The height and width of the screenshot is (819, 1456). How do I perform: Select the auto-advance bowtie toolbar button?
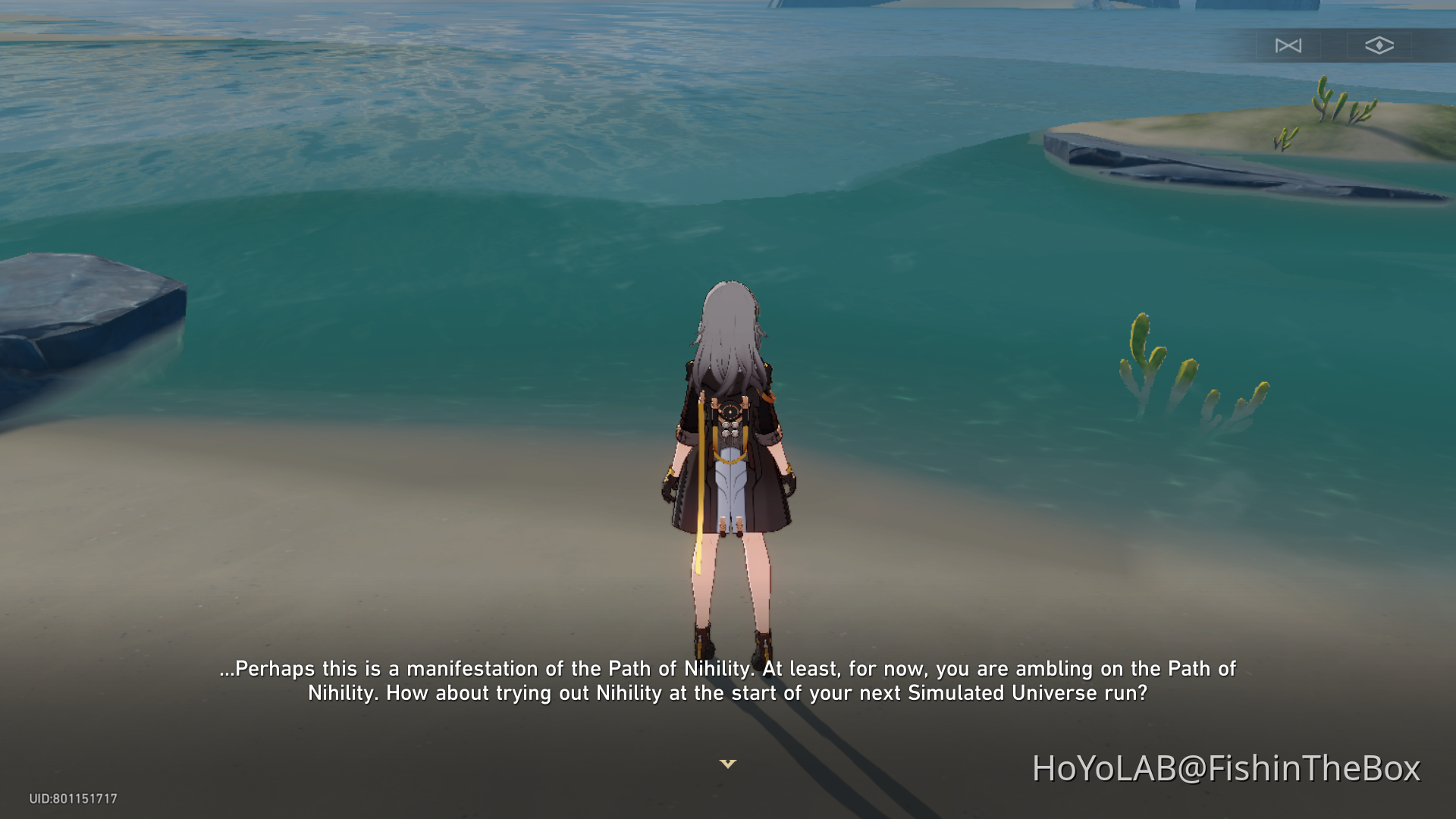[x=1289, y=45]
